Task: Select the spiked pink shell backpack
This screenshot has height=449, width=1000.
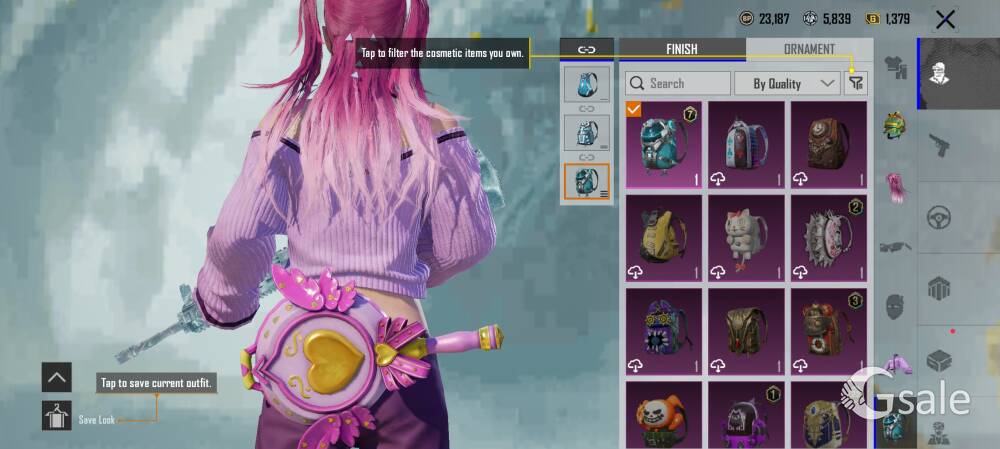Action: tap(829, 237)
